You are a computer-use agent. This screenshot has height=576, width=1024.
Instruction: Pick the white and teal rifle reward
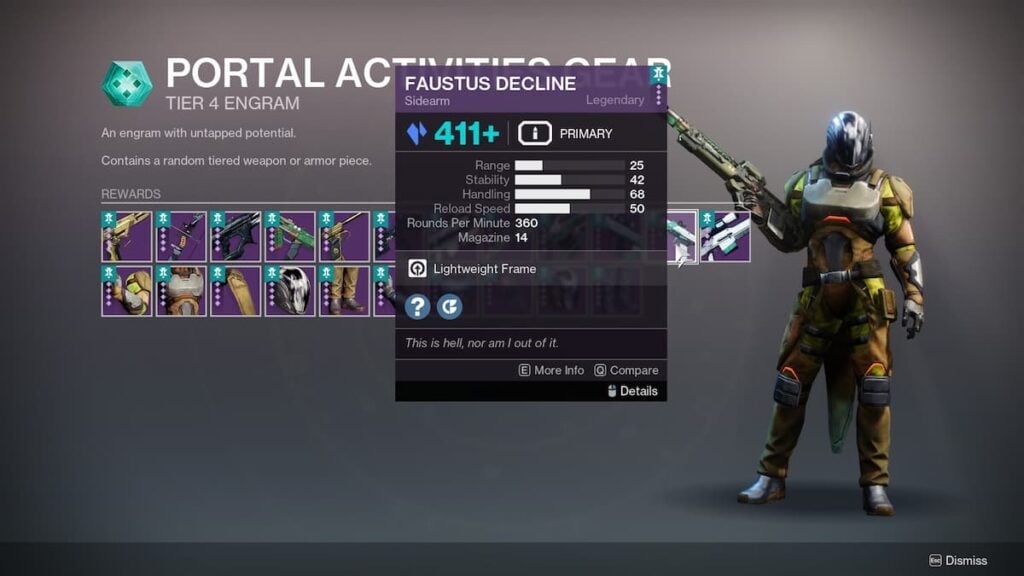pos(726,237)
